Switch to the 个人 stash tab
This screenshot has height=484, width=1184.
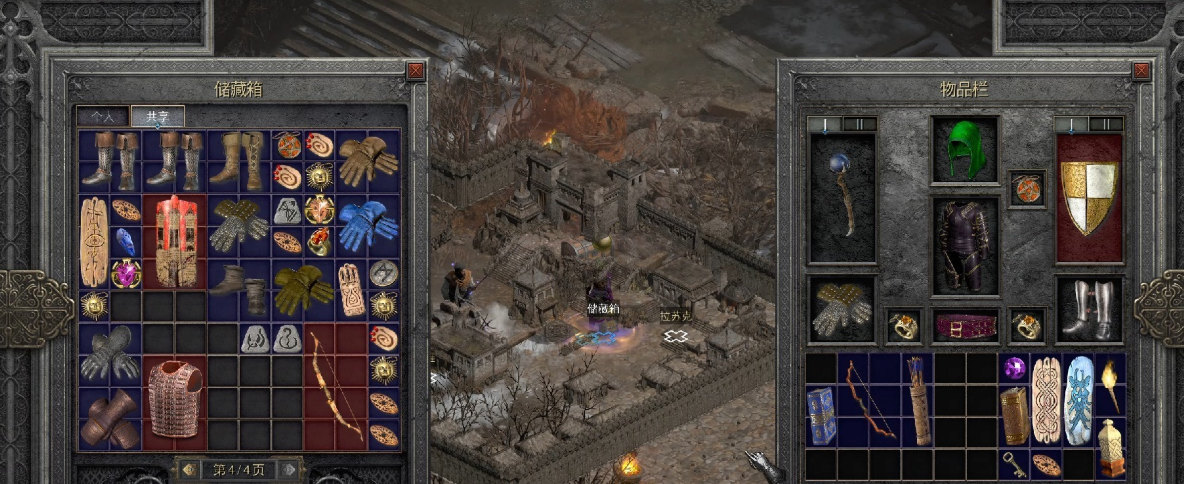pos(103,117)
